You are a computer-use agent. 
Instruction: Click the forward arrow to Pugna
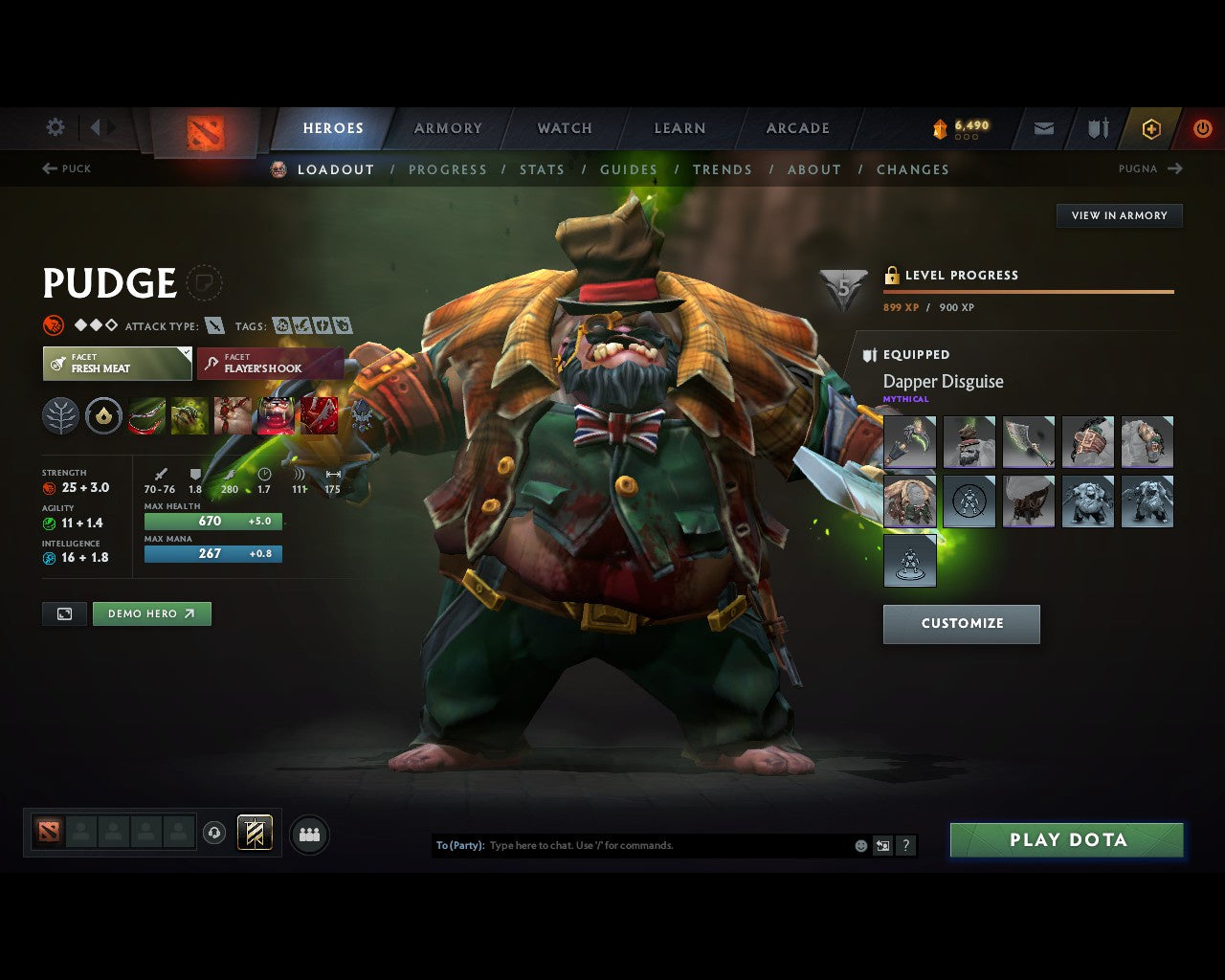click(1174, 168)
